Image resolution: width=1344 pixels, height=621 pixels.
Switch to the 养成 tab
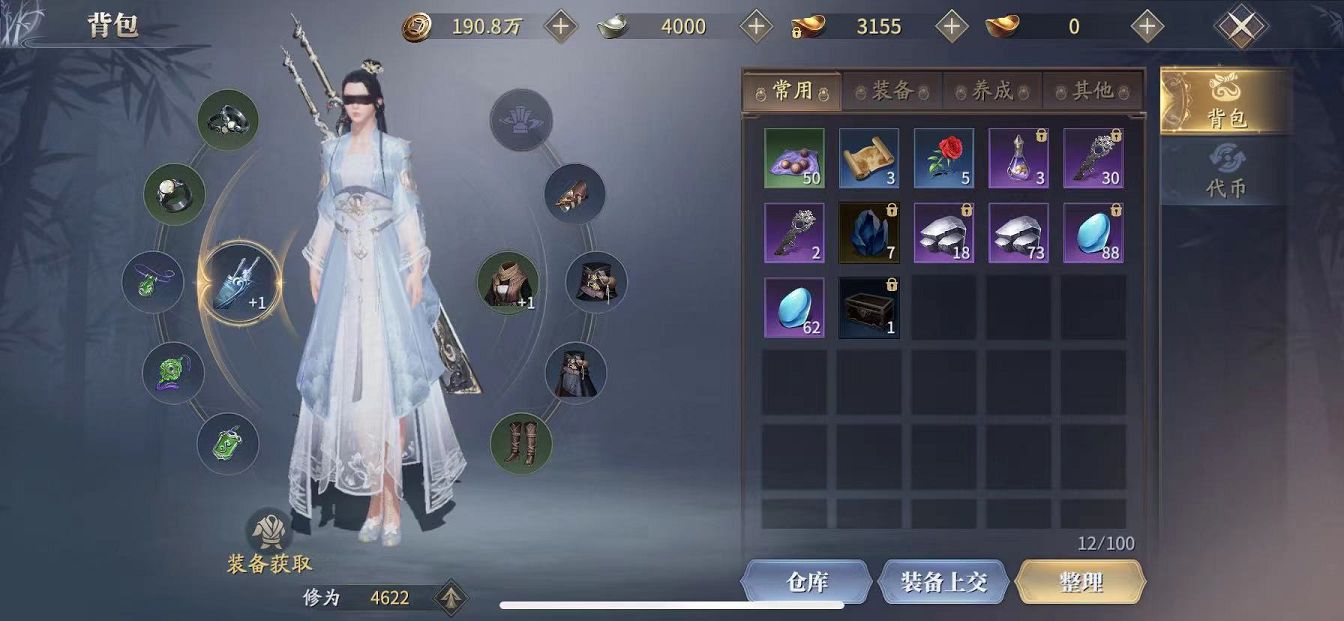pyautogui.click(x=992, y=91)
